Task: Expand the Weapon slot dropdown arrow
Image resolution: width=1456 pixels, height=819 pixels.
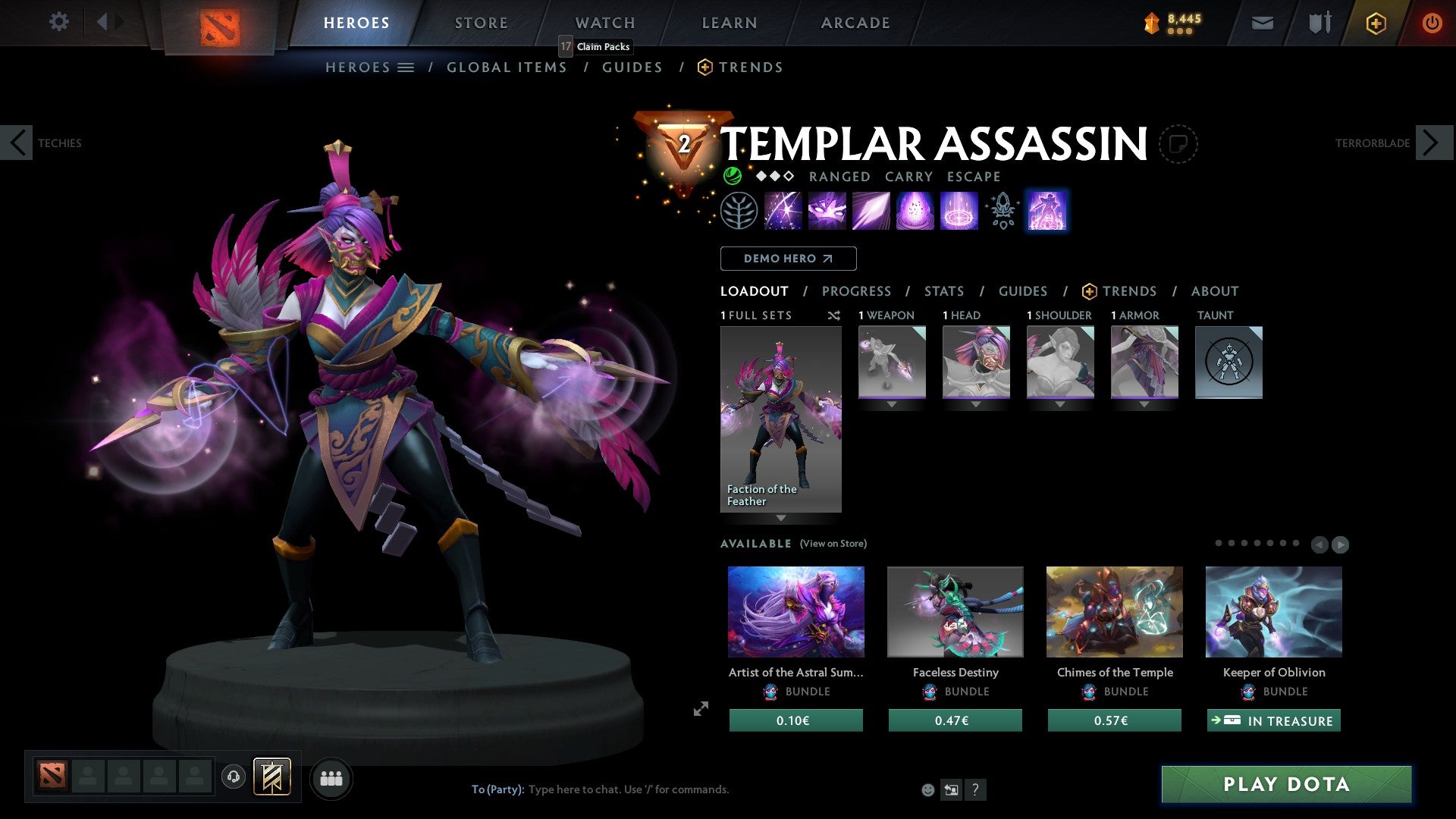Action: 892,404
